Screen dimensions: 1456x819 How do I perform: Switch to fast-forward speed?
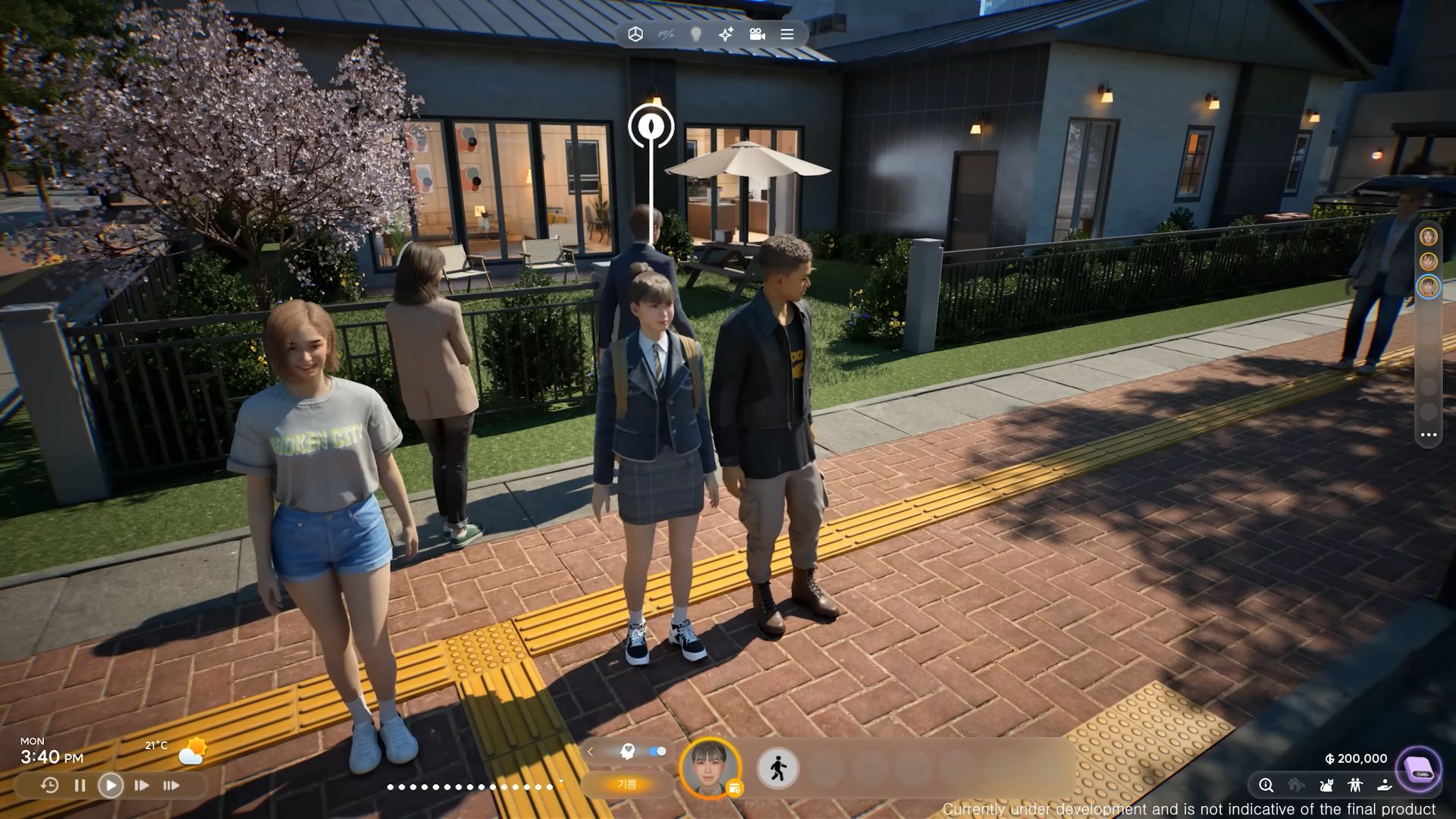[x=141, y=786]
